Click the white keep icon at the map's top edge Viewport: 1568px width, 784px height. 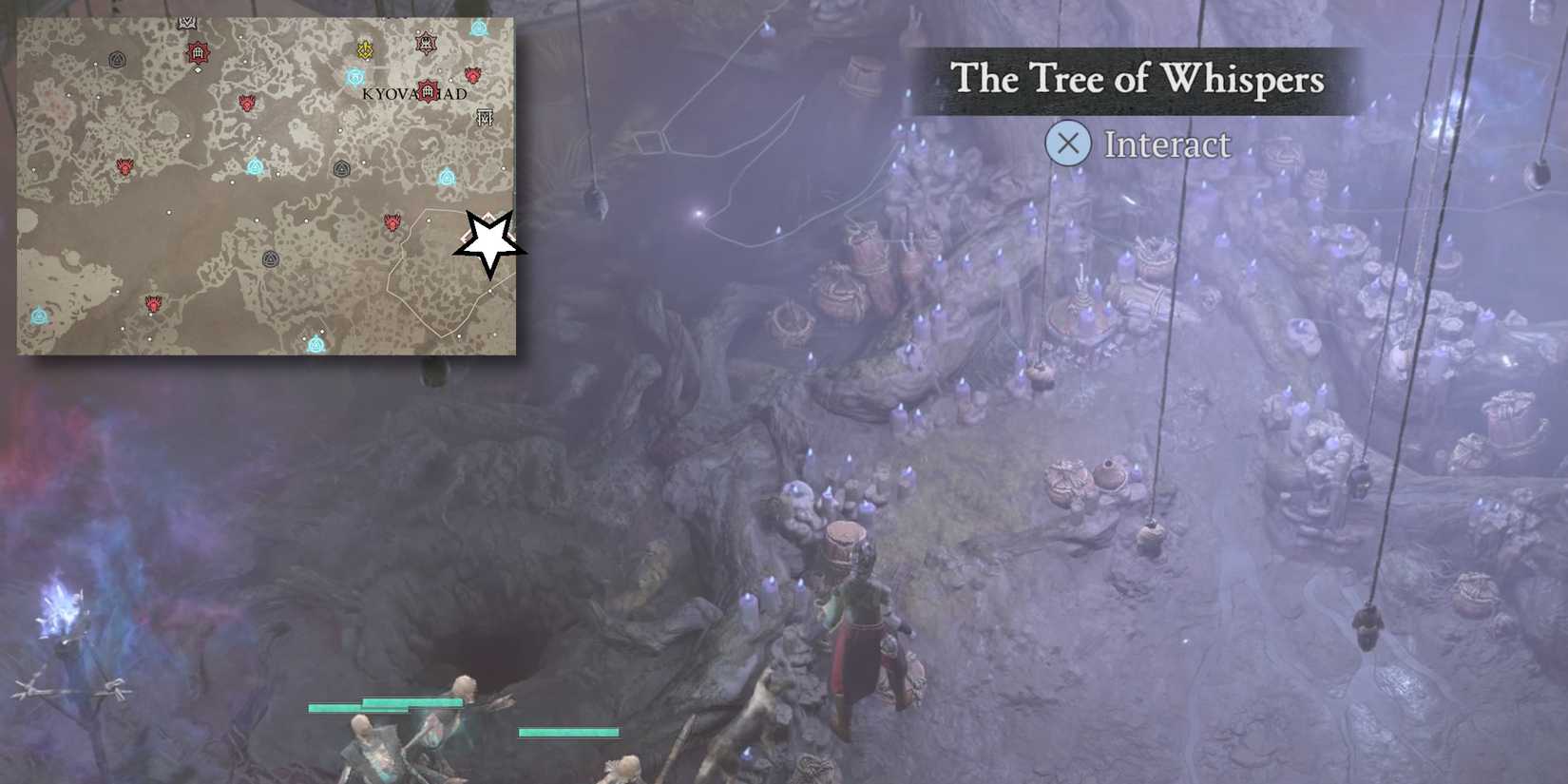(187, 21)
